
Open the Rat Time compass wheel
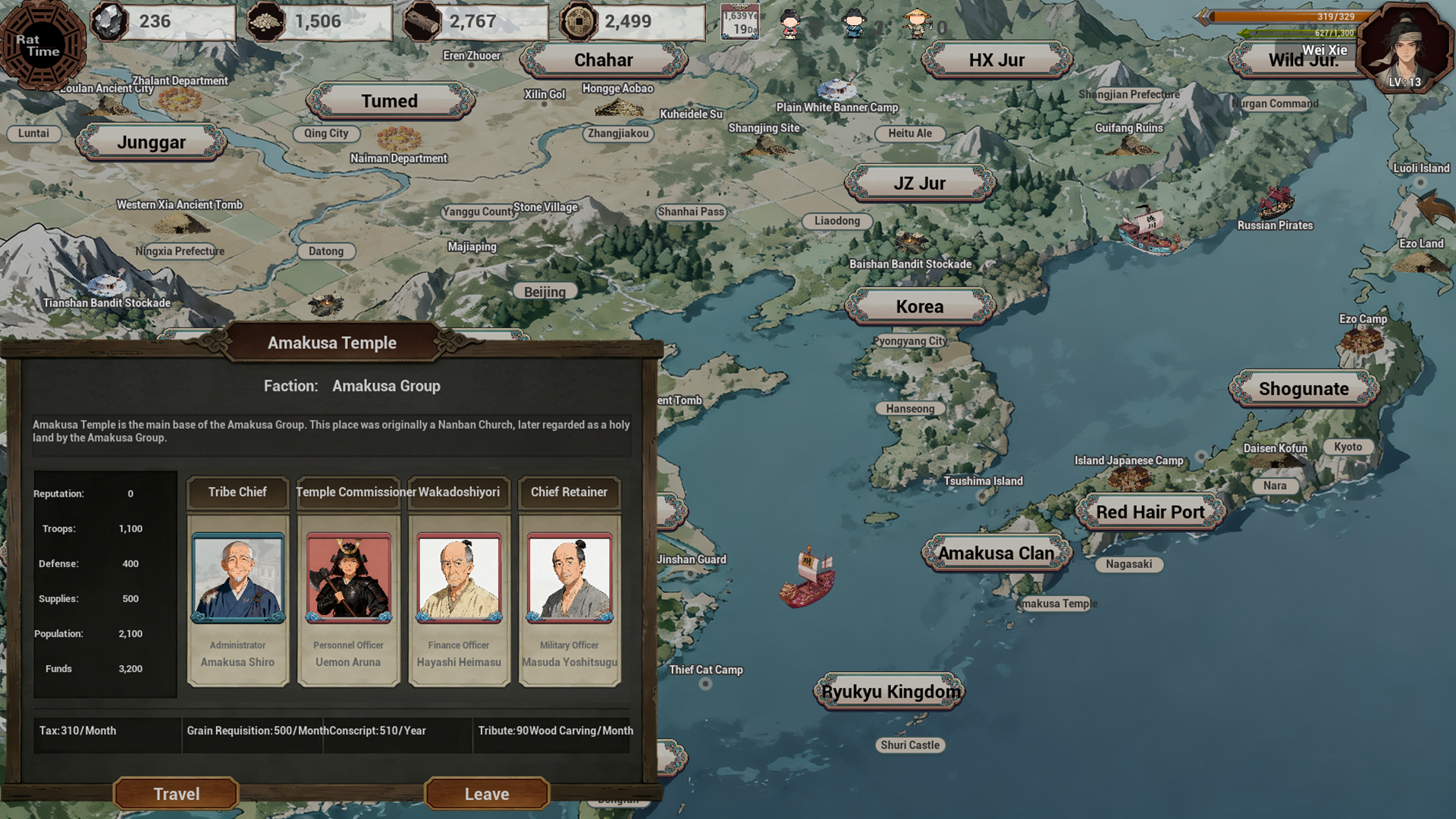tap(42, 45)
